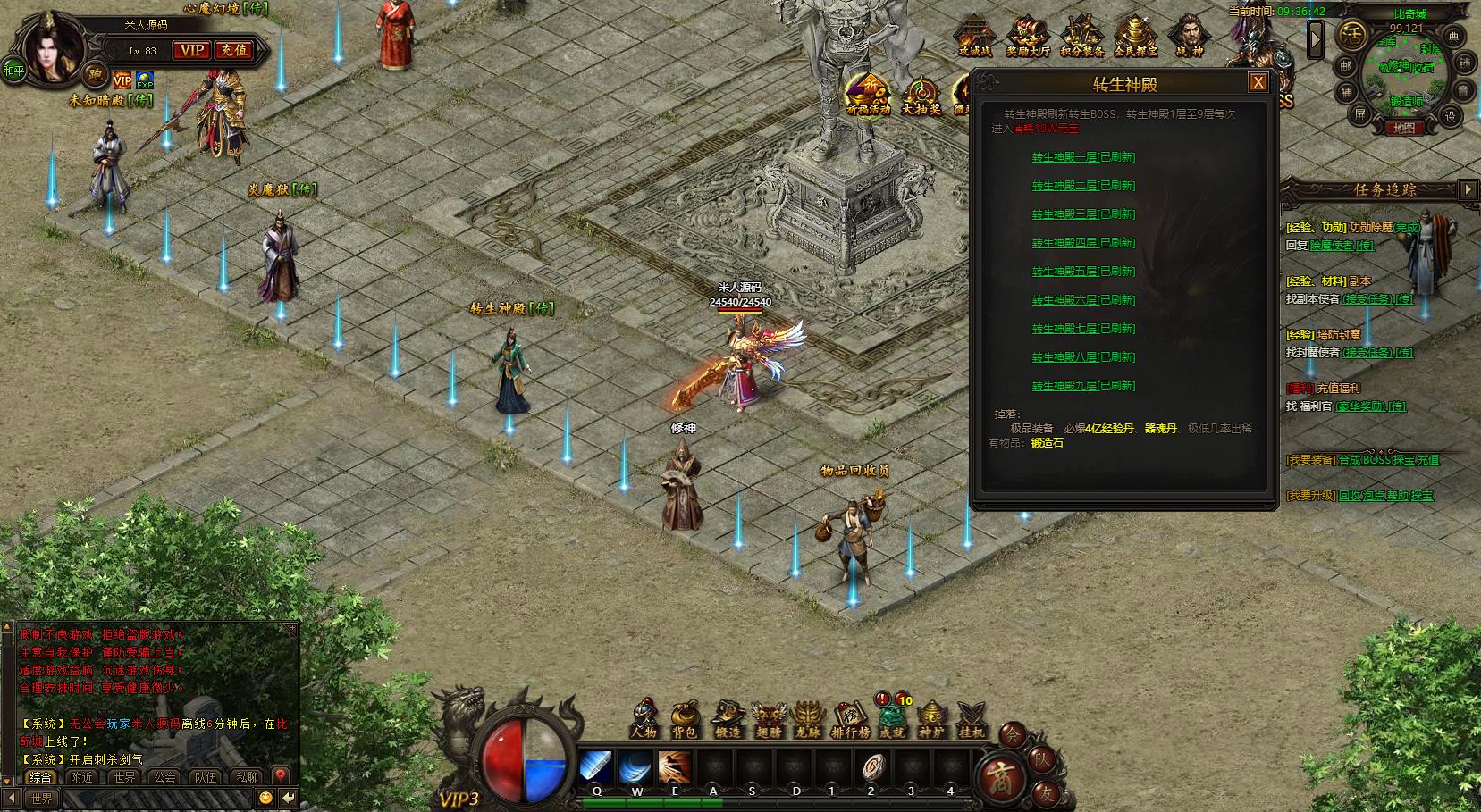
Task: Show the 排行榜 ranking board
Action: [x=850, y=718]
